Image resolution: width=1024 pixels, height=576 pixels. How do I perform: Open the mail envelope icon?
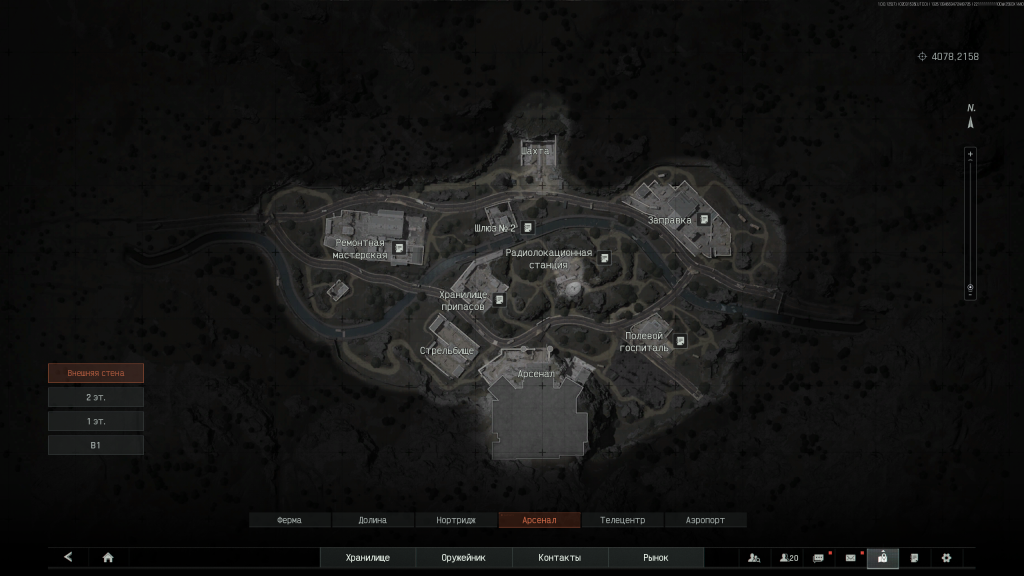pos(851,558)
